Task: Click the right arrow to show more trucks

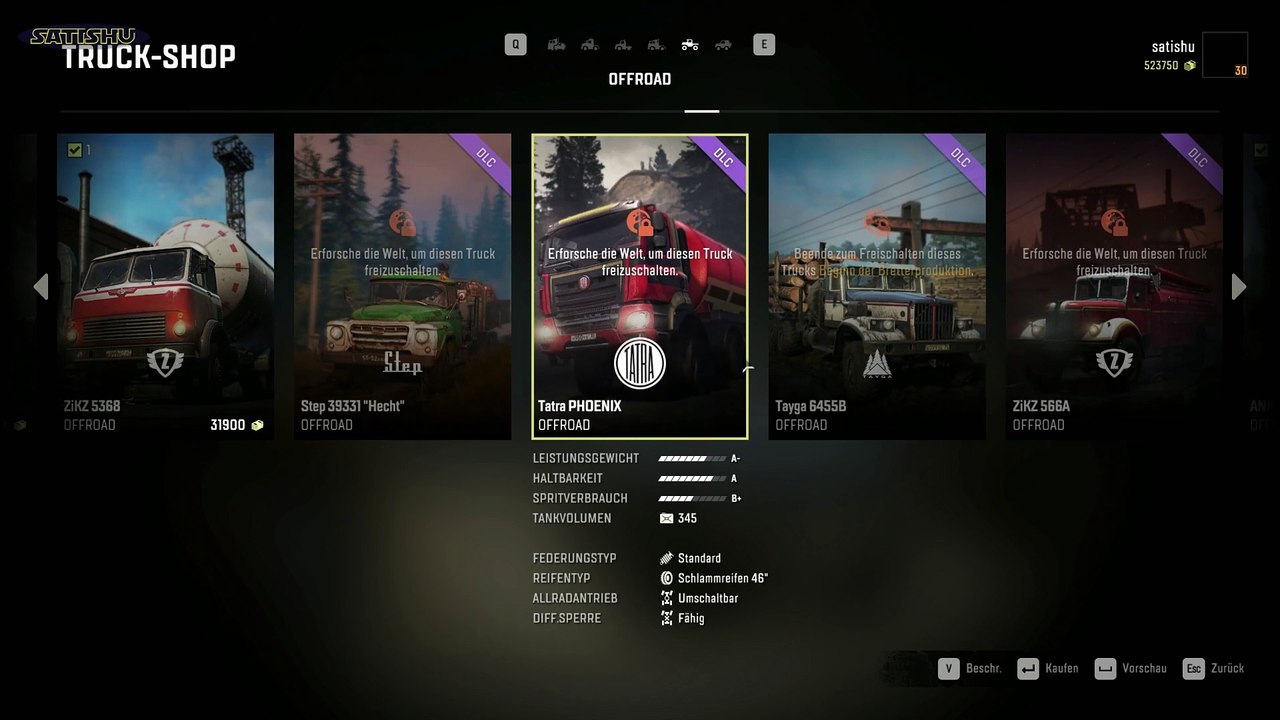Action: [x=1239, y=287]
